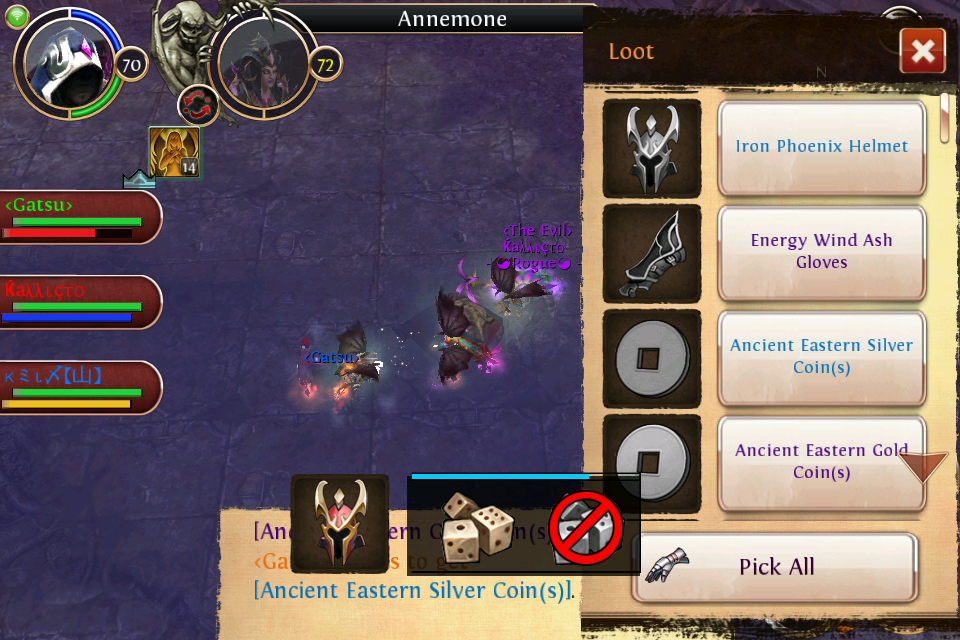Image resolution: width=960 pixels, height=640 pixels.
Task: Select party member Gatsu's frame
Action: tap(78, 217)
